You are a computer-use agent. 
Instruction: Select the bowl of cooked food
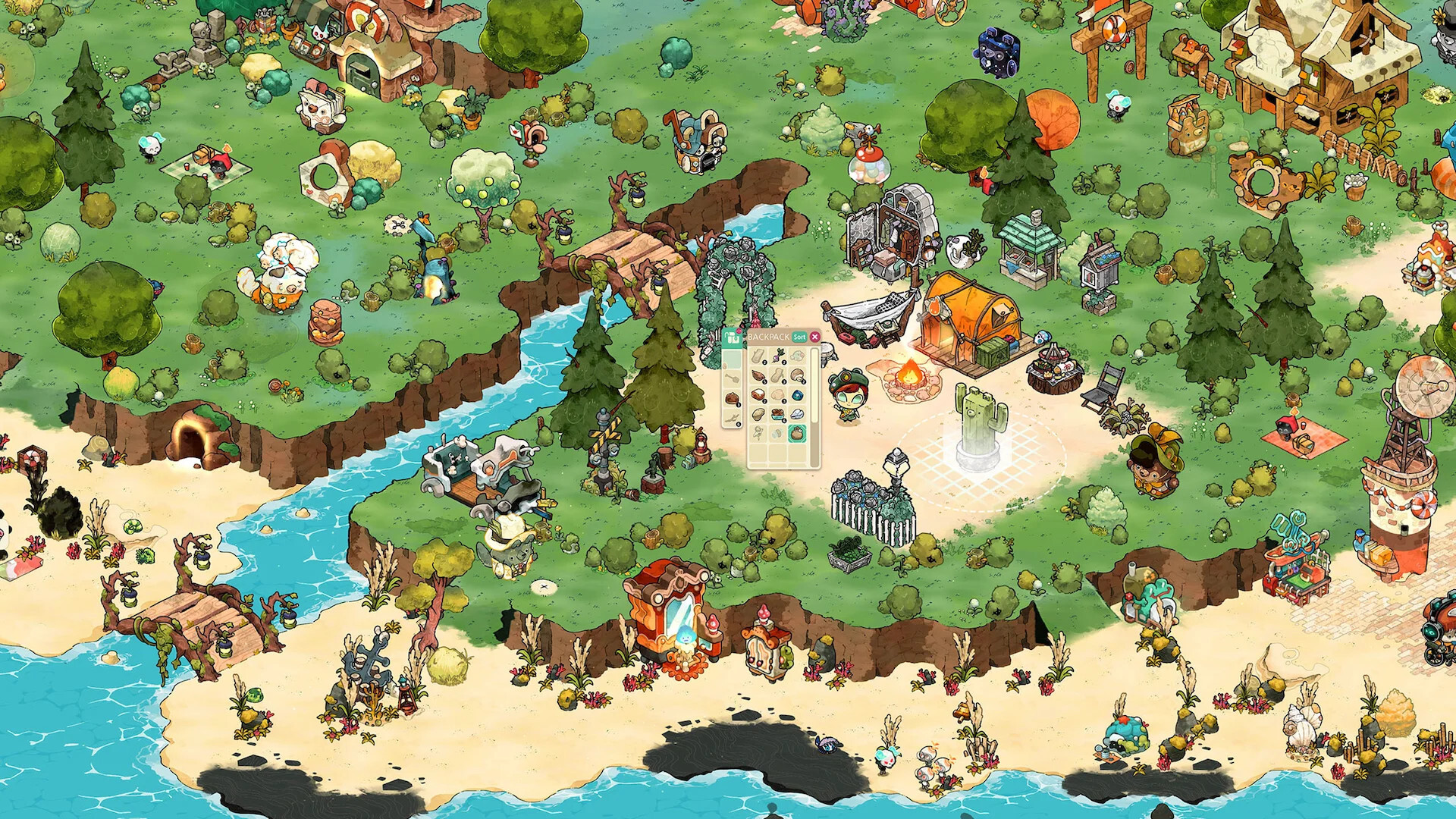tap(777, 414)
